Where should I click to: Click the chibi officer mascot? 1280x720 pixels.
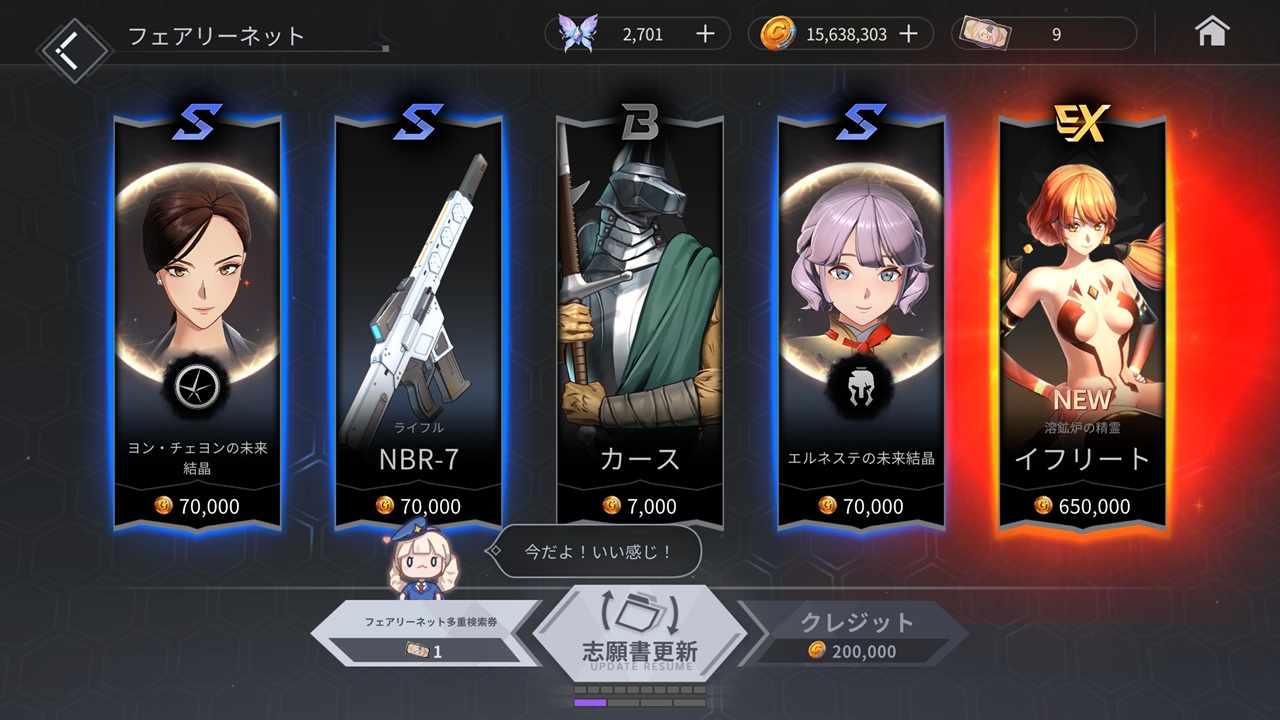tap(423, 562)
